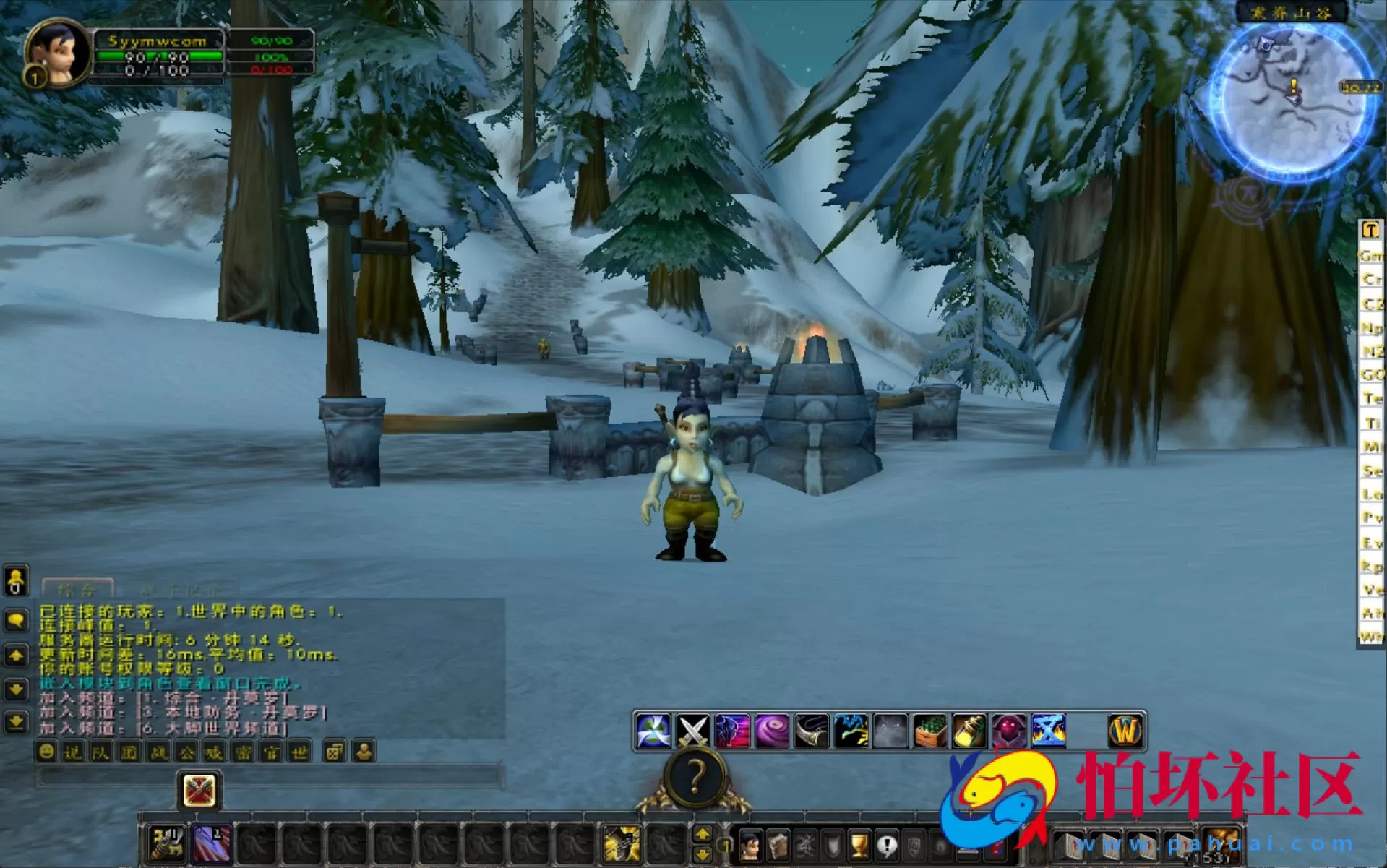Screen dimensions: 1387x868
Task: Activate the purple swirl spell icon
Action: click(x=771, y=731)
